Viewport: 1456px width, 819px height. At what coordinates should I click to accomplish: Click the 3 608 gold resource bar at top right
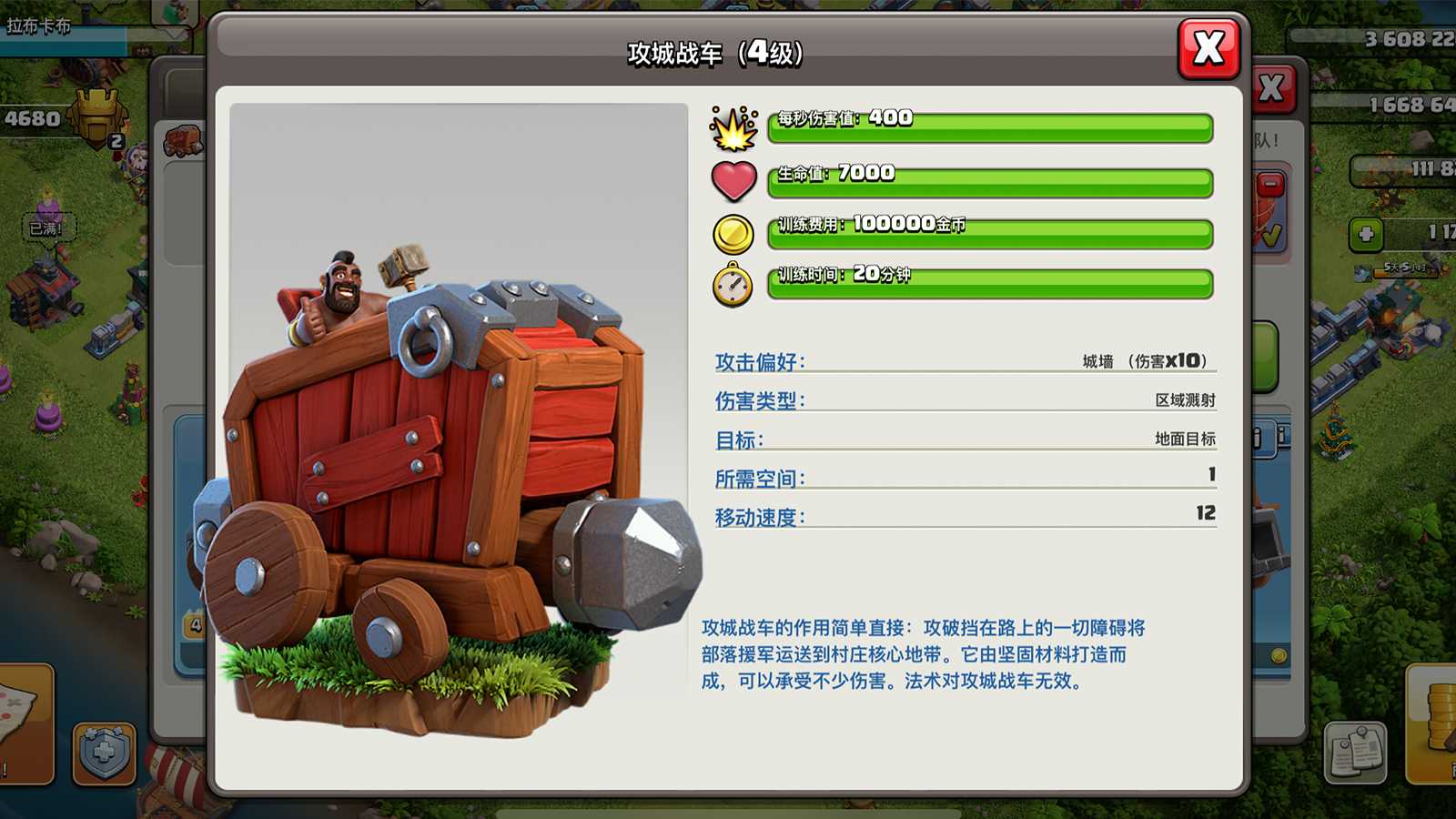coord(1392,37)
